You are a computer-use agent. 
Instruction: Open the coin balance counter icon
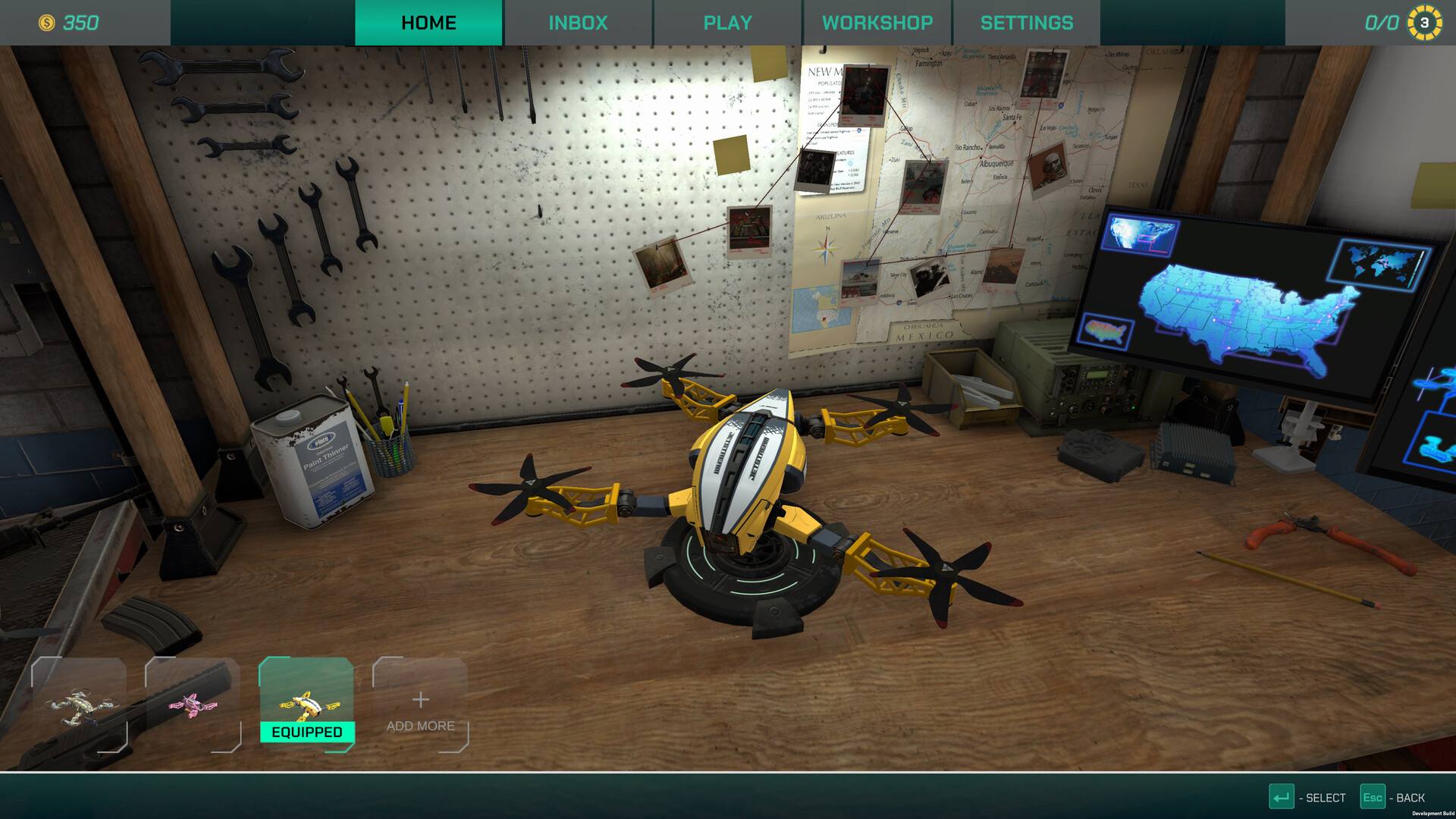coord(47,23)
